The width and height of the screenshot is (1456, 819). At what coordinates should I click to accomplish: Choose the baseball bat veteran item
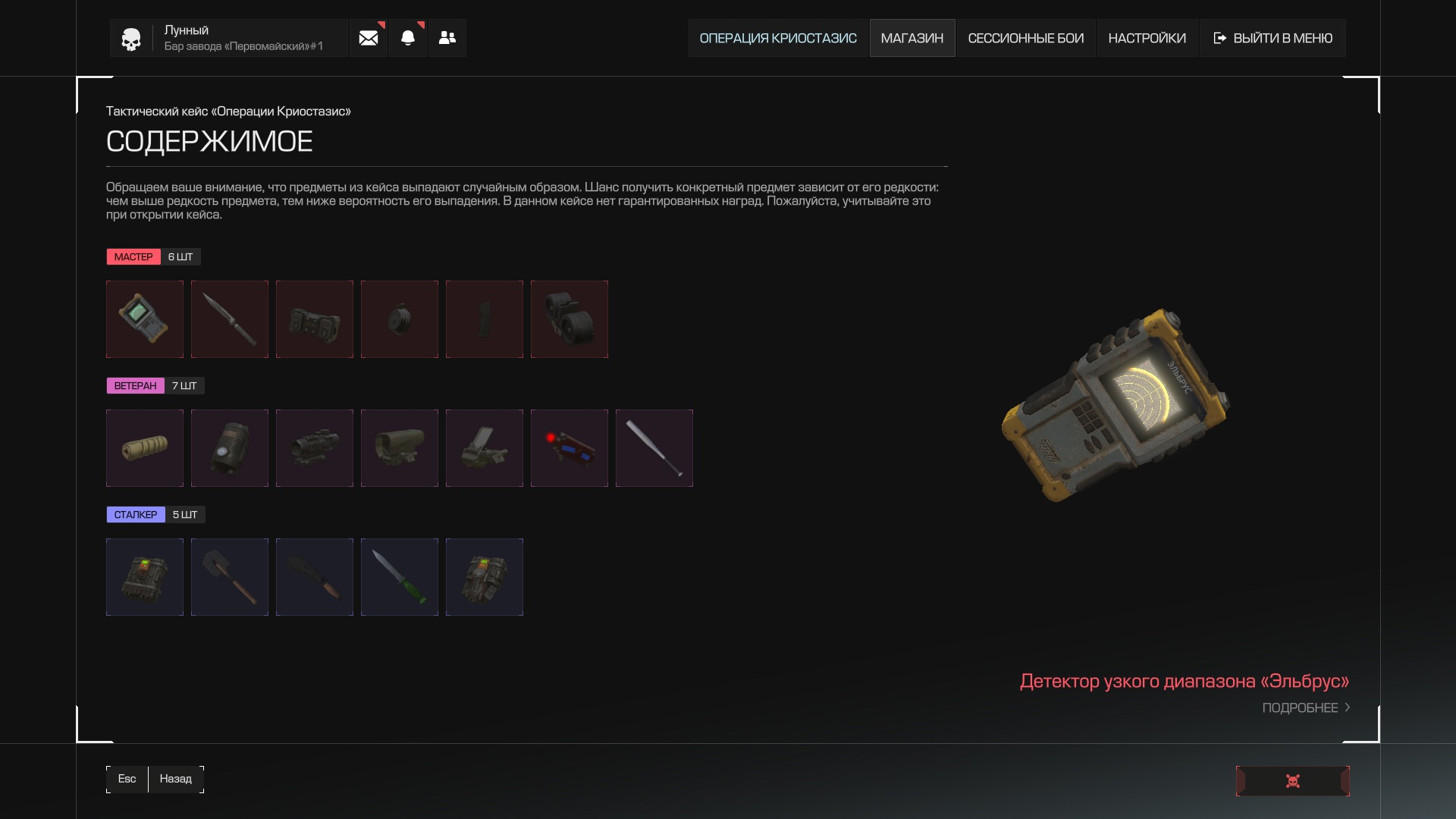[x=654, y=448]
